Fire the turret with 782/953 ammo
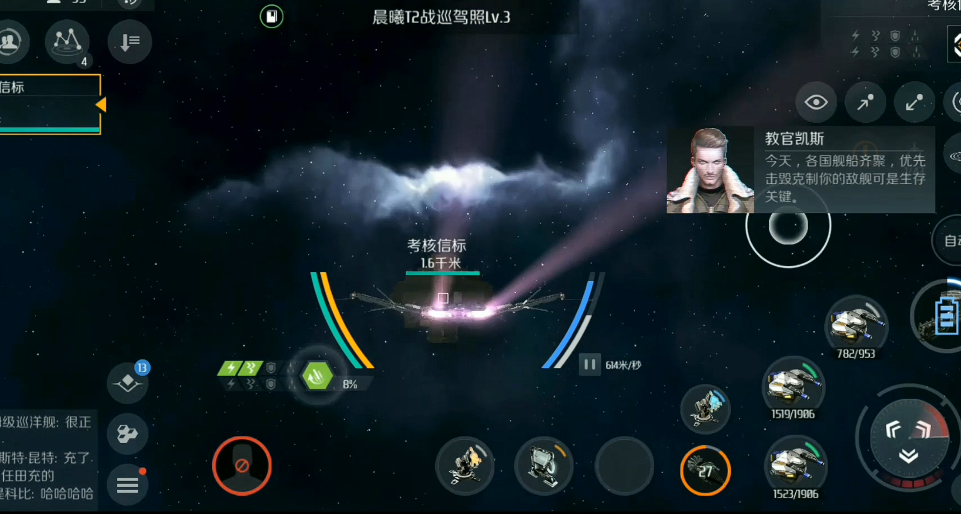 (857, 324)
